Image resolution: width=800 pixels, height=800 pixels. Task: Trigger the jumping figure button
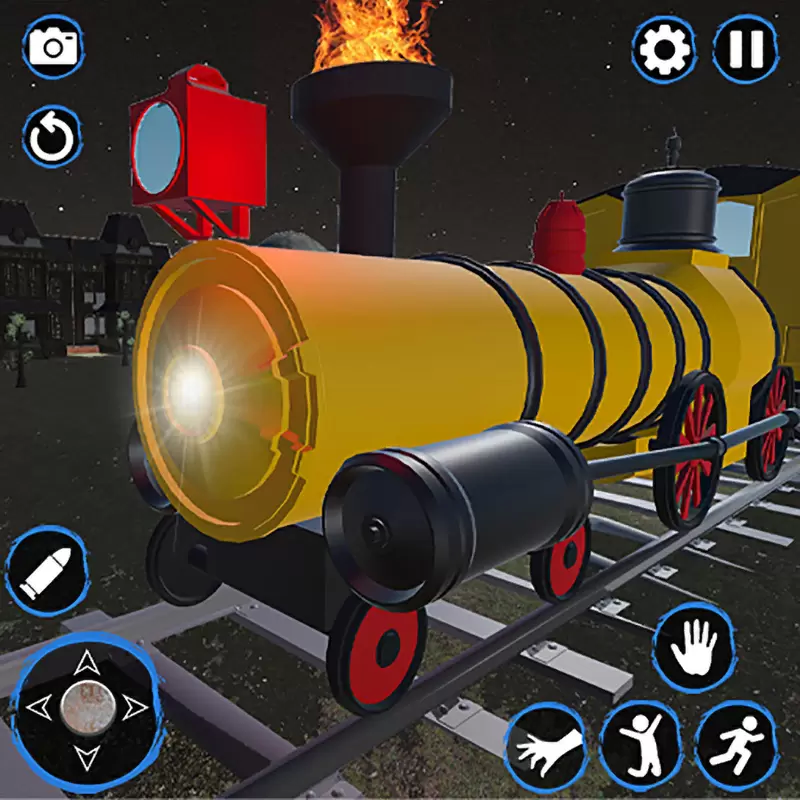click(639, 742)
